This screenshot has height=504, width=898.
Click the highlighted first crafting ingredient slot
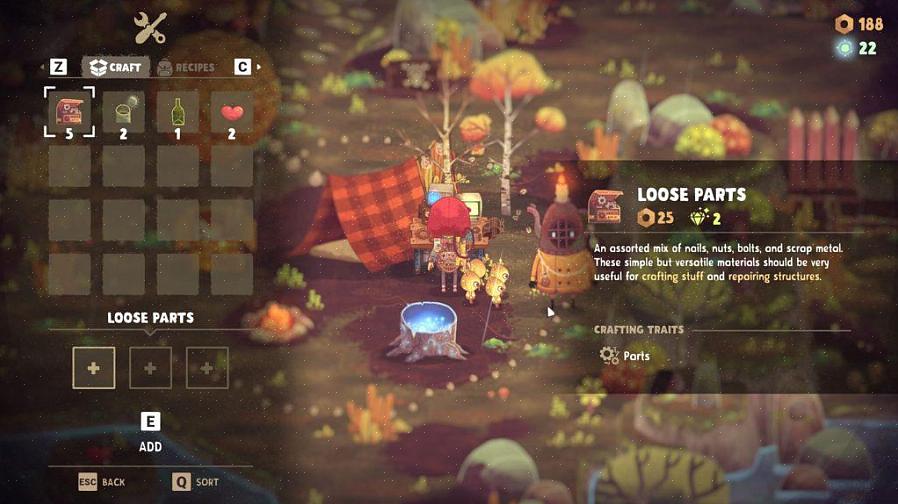94,368
